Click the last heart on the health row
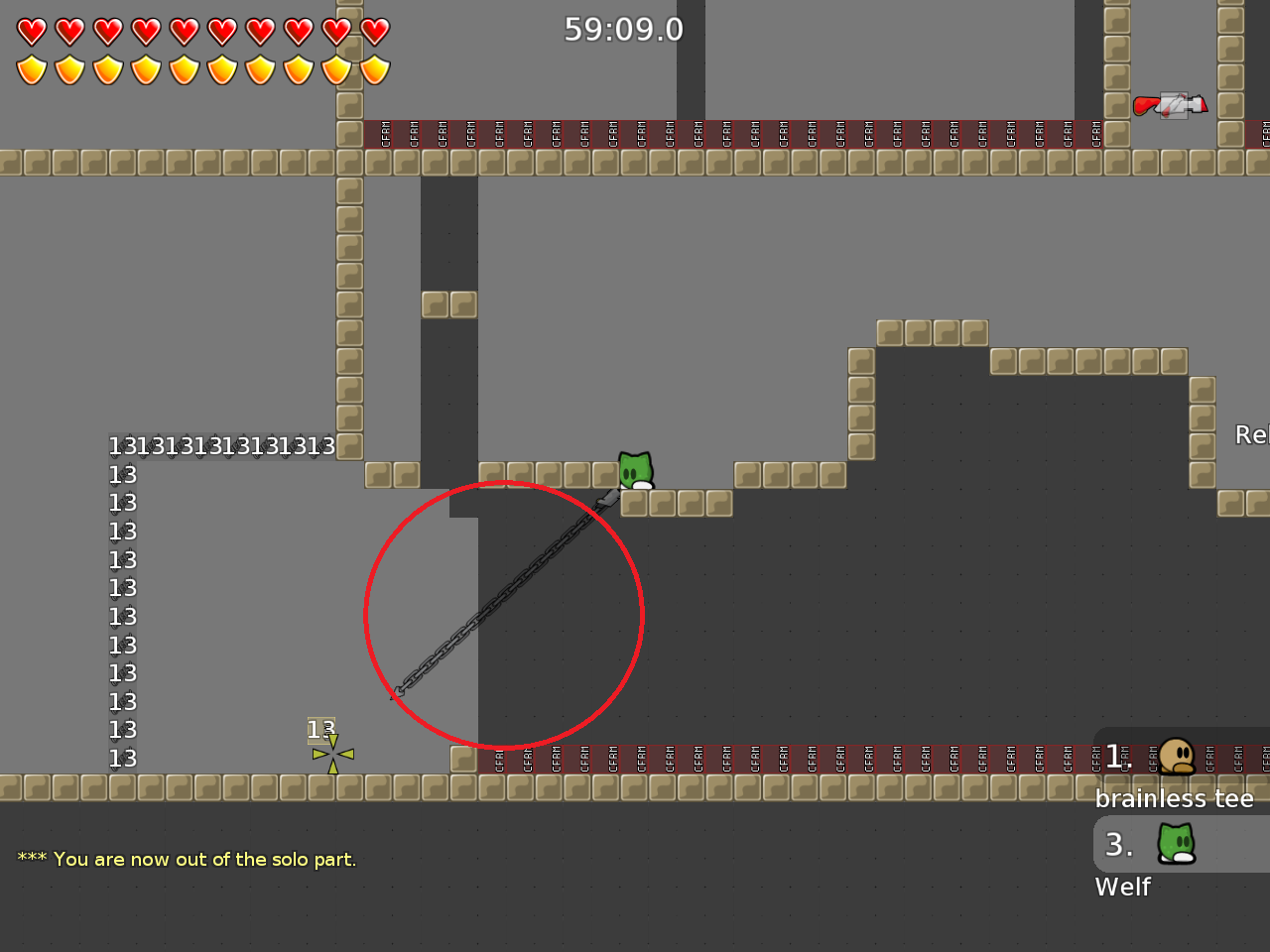Image resolution: width=1270 pixels, height=952 pixels. (x=374, y=31)
